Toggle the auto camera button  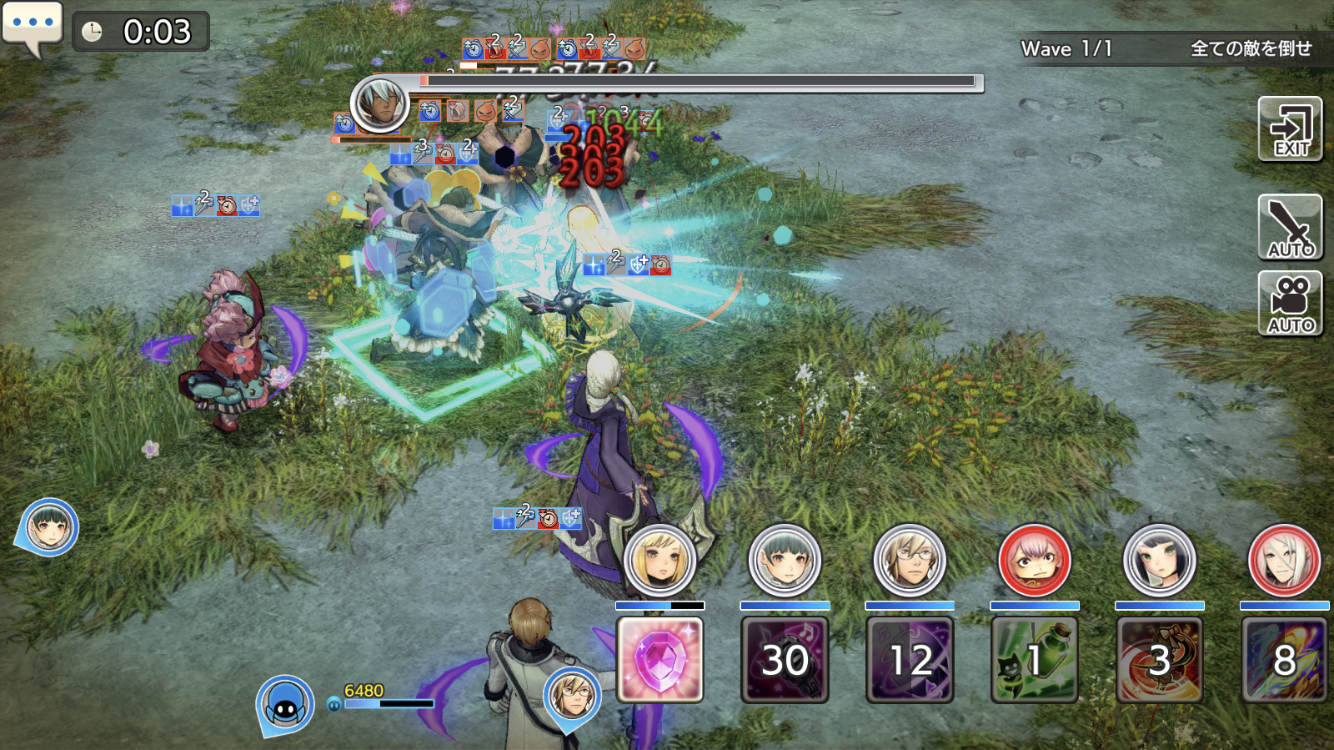tap(1290, 303)
